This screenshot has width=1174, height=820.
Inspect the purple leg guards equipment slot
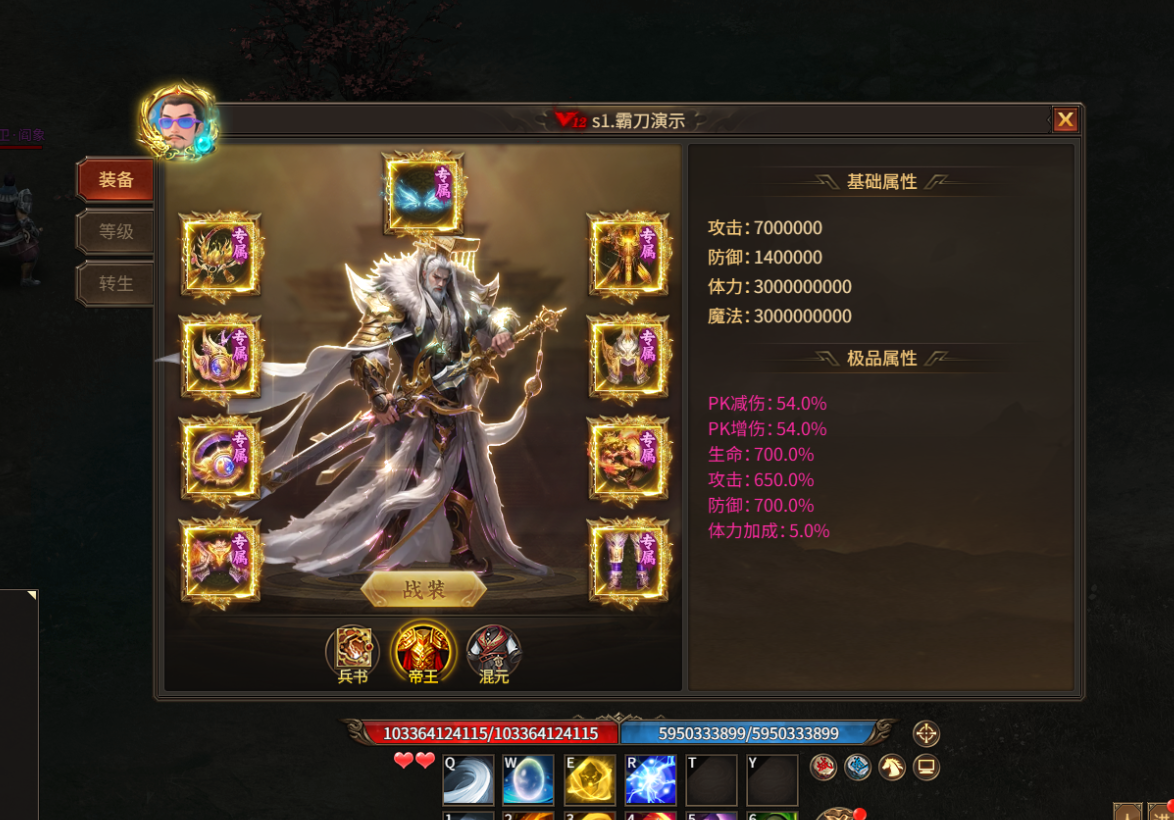coord(627,560)
